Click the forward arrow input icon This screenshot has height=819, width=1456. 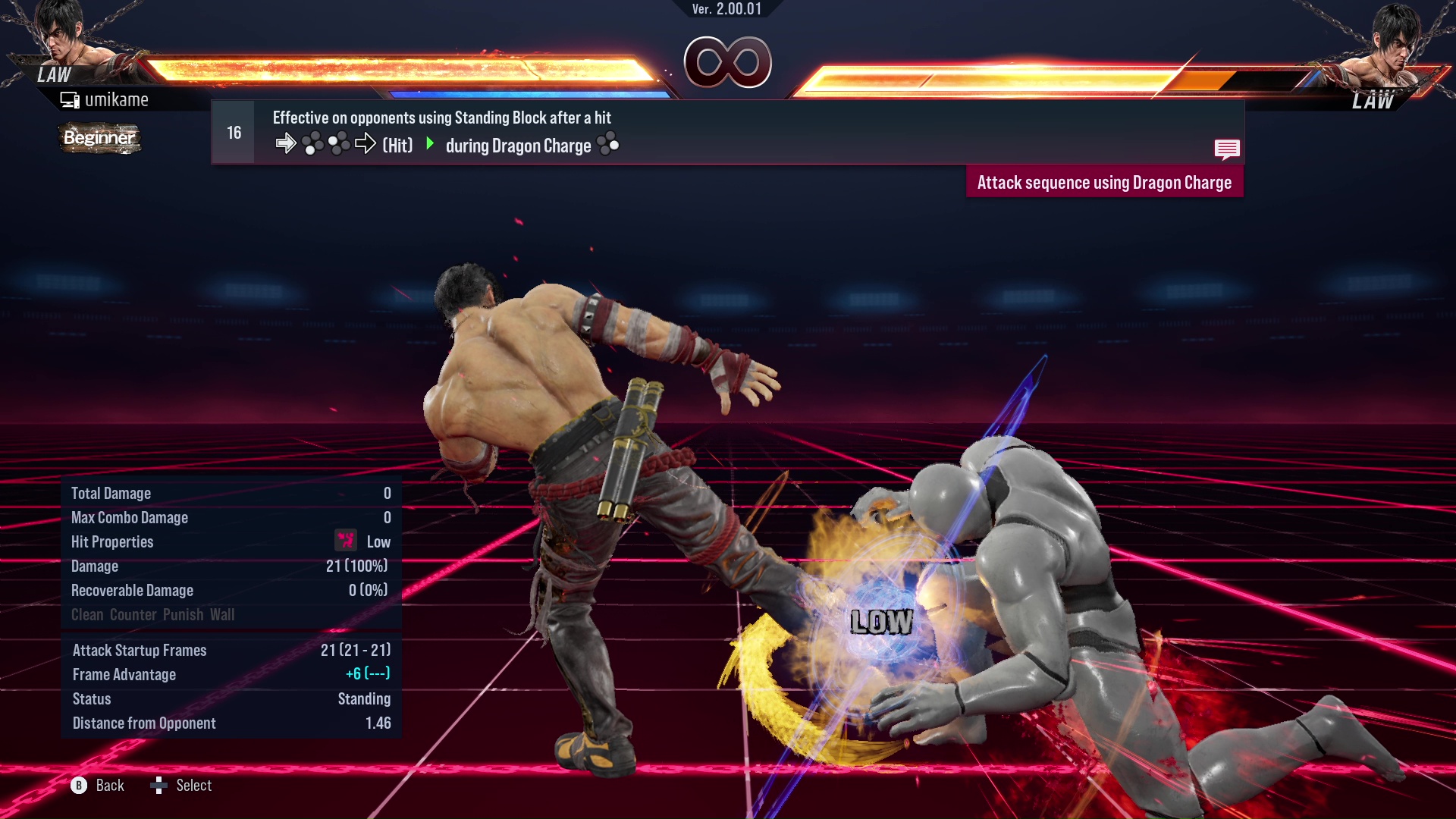click(x=287, y=143)
